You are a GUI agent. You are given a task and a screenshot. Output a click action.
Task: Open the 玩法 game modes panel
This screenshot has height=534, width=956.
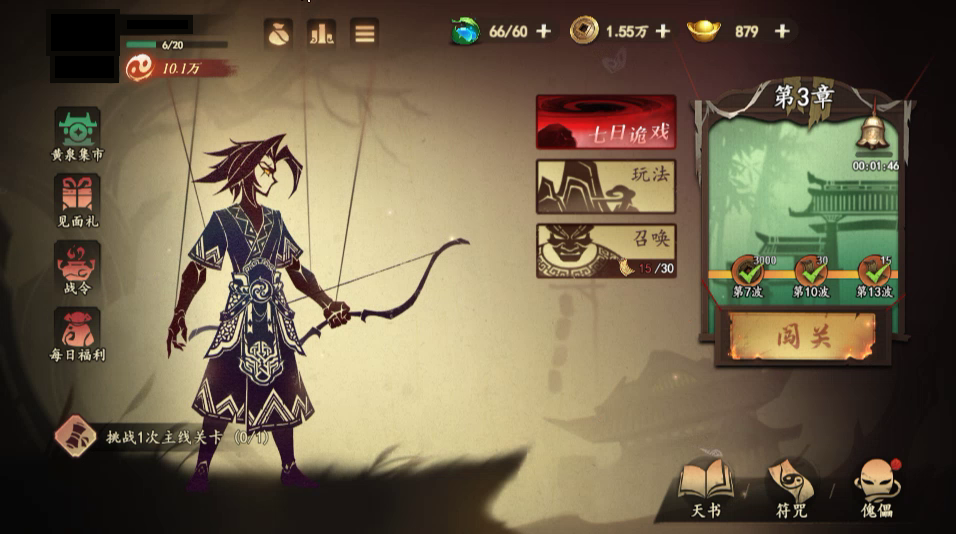[x=606, y=186]
